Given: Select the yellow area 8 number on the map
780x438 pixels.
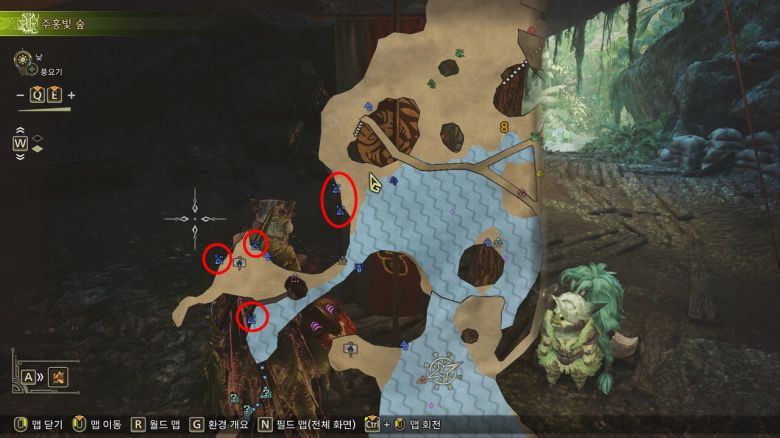Looking at the screenshot, I should point(505,127).
